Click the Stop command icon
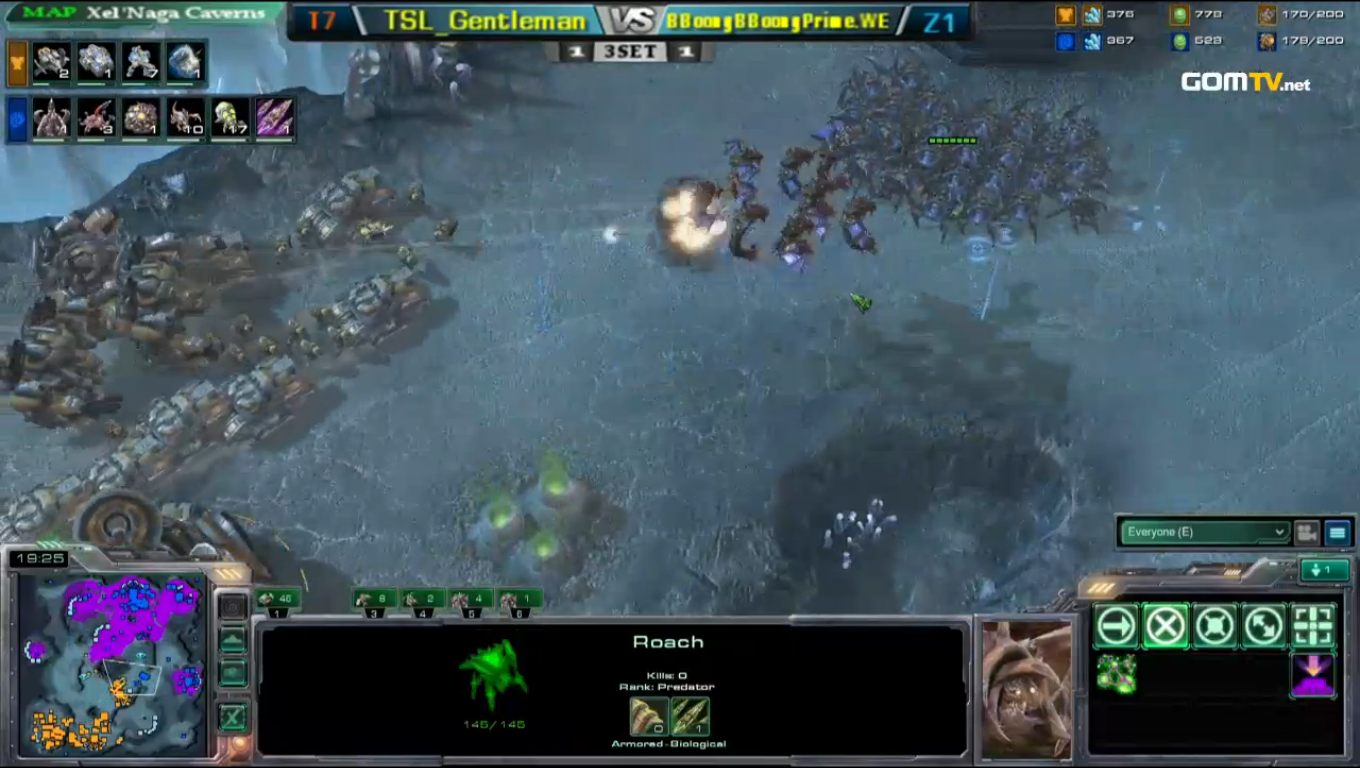 tap(1166, 625)
